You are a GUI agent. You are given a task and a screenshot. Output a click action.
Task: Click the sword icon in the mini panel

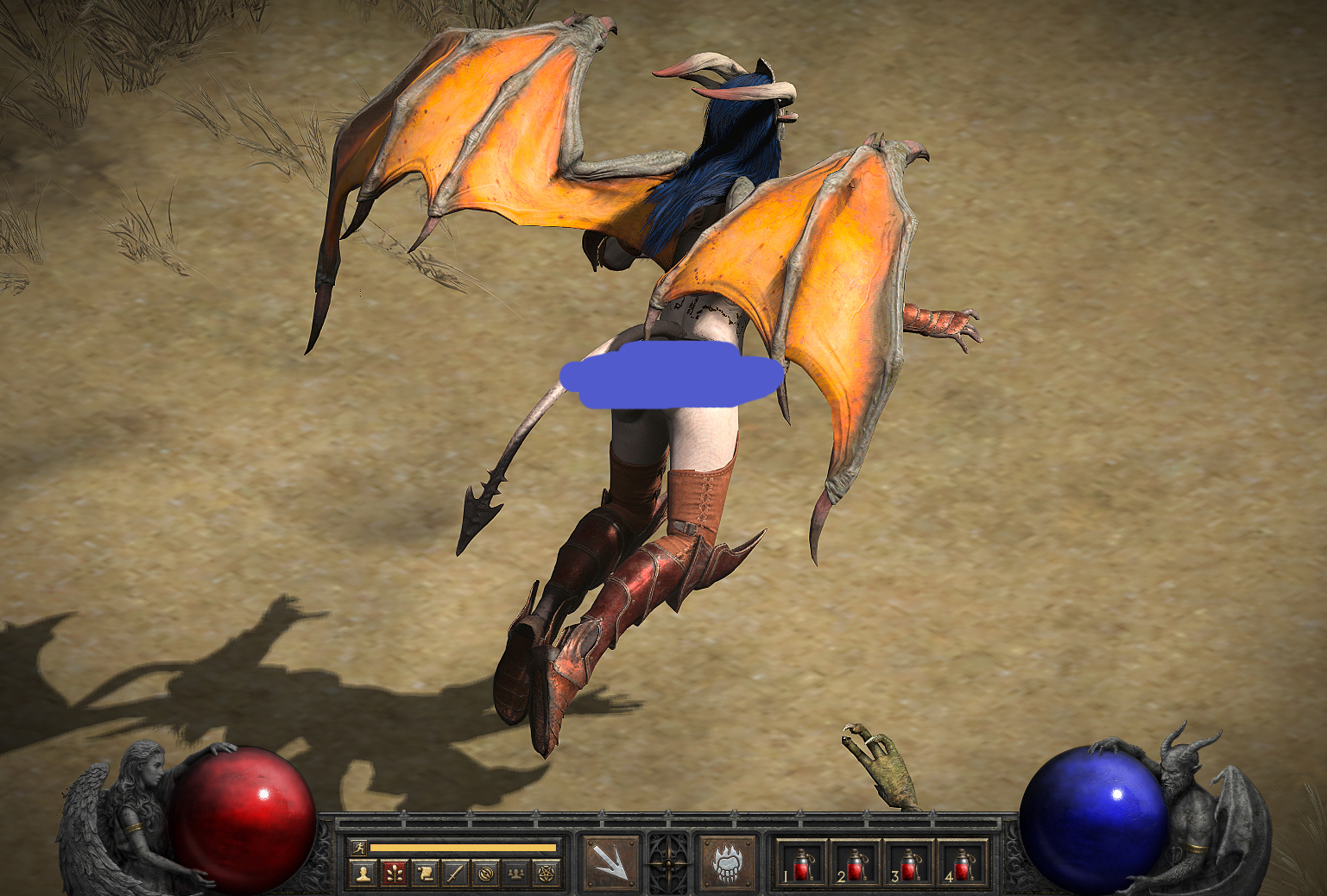coord(455,874)
